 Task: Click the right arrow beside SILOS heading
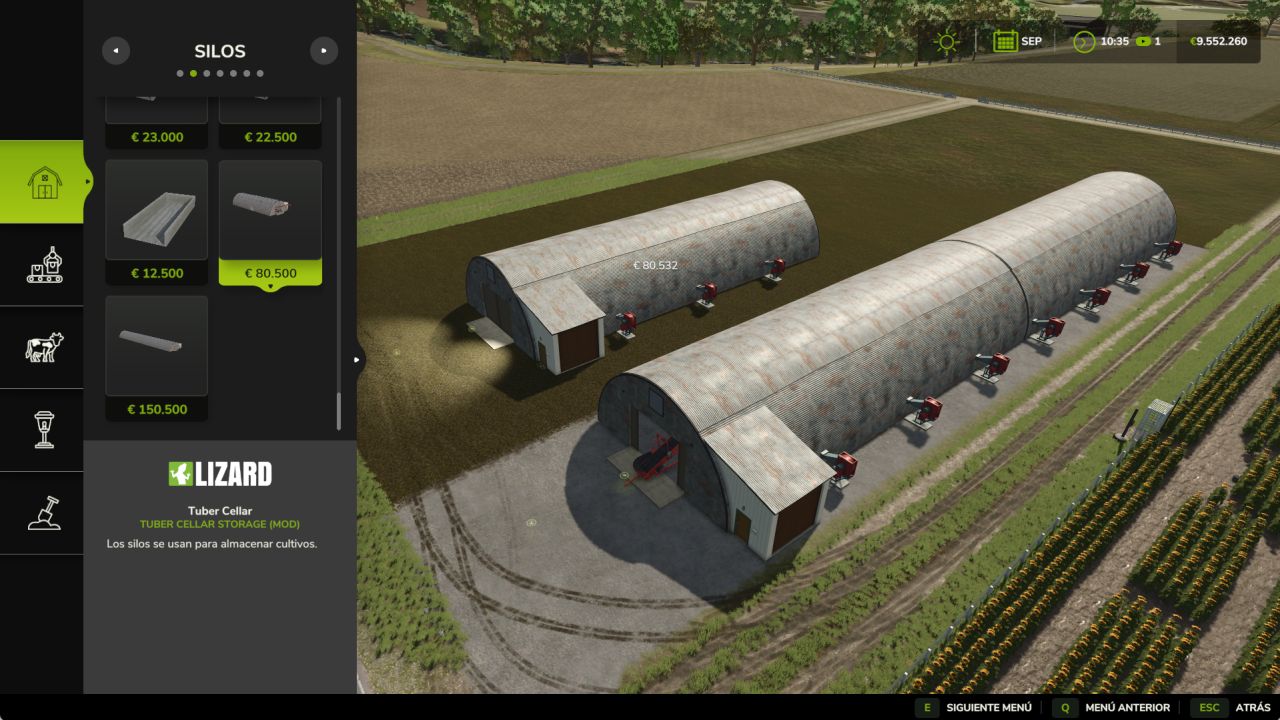point(324,50)
